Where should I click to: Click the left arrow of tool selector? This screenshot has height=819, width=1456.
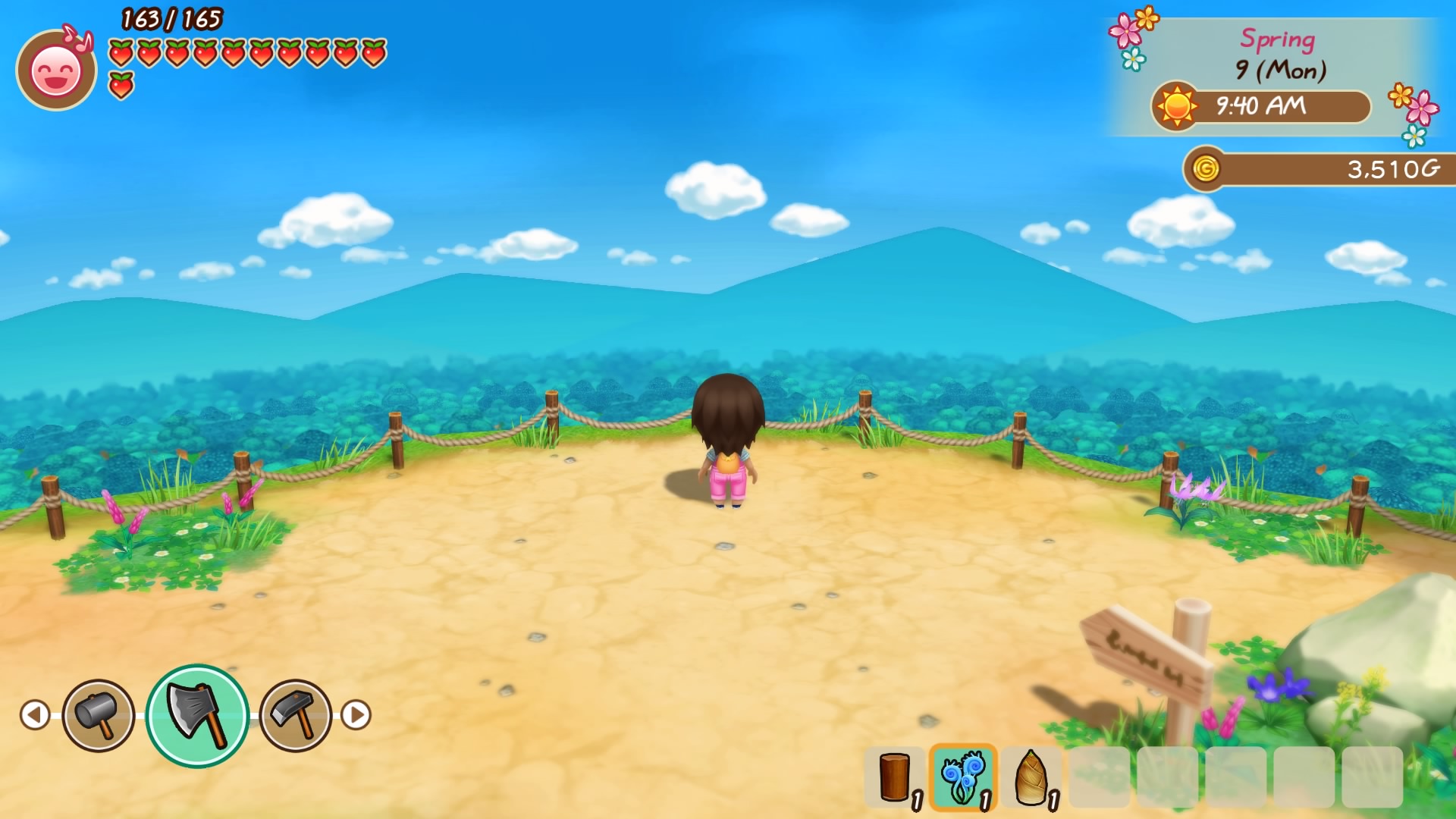[35, 714]
